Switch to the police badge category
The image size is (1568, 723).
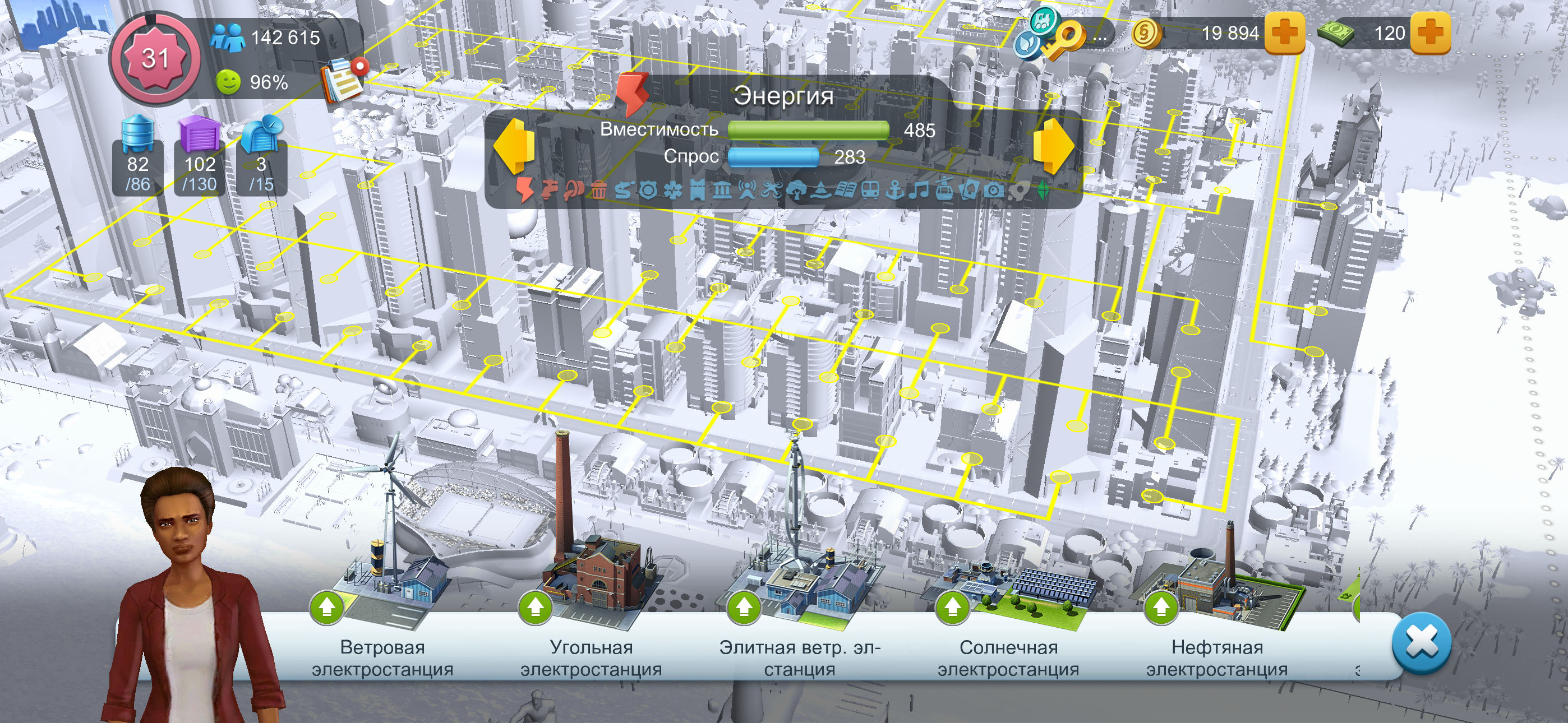(648, 191)
